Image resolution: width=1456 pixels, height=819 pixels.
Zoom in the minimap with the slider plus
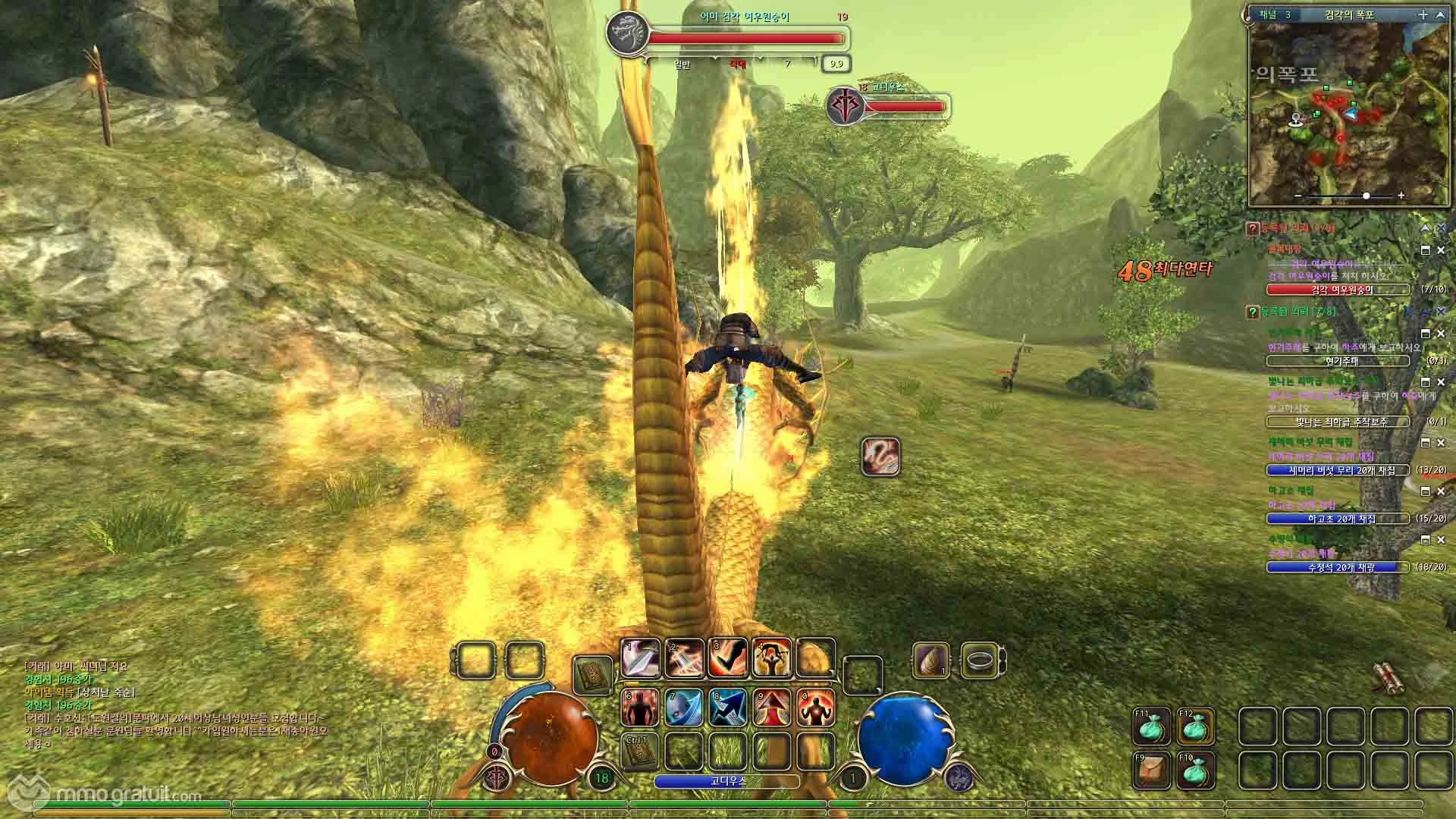pyautogui.click(x=1401, y=196)
